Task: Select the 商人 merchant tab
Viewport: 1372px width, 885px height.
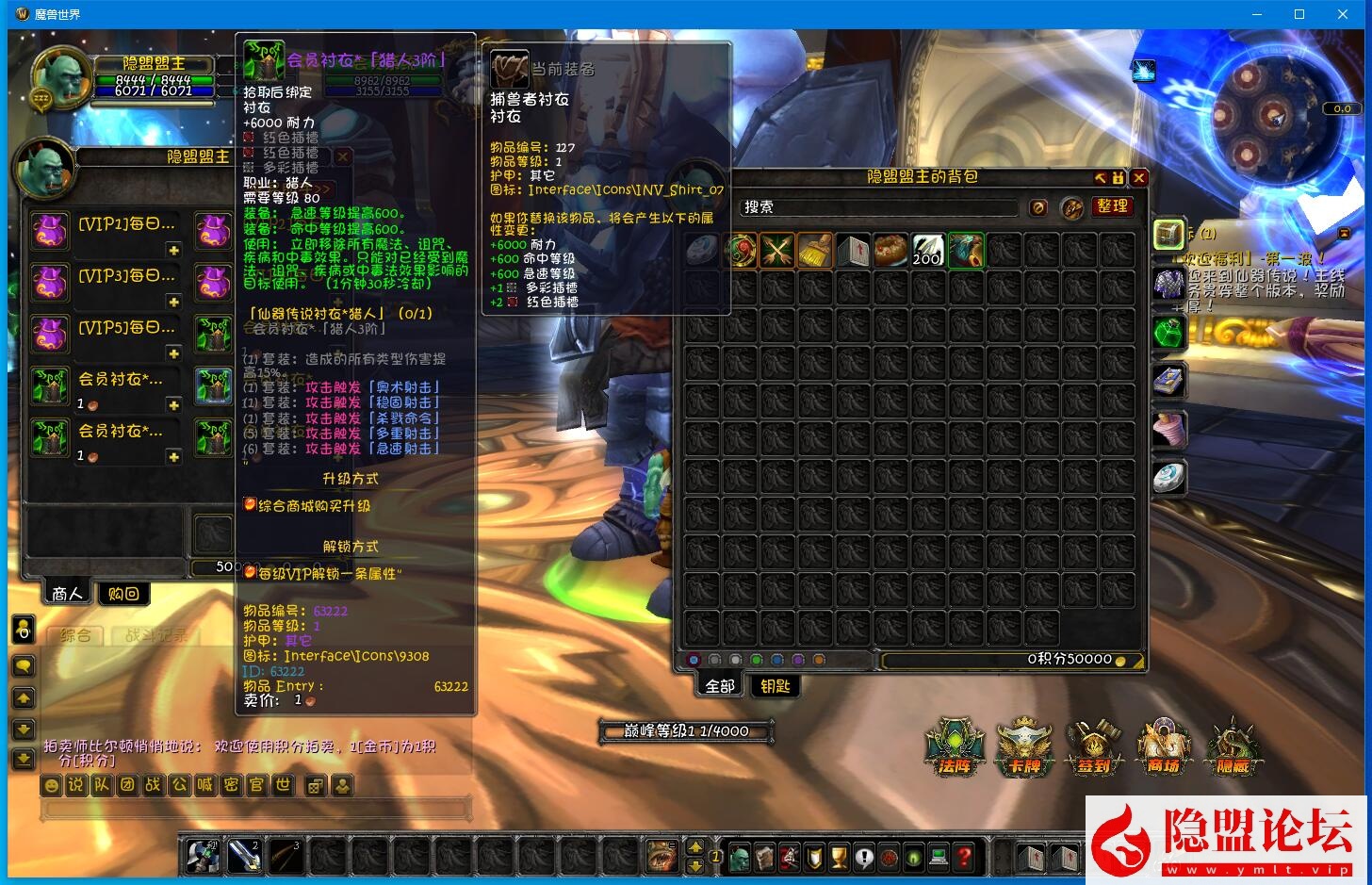Action: tap(68, 594)
